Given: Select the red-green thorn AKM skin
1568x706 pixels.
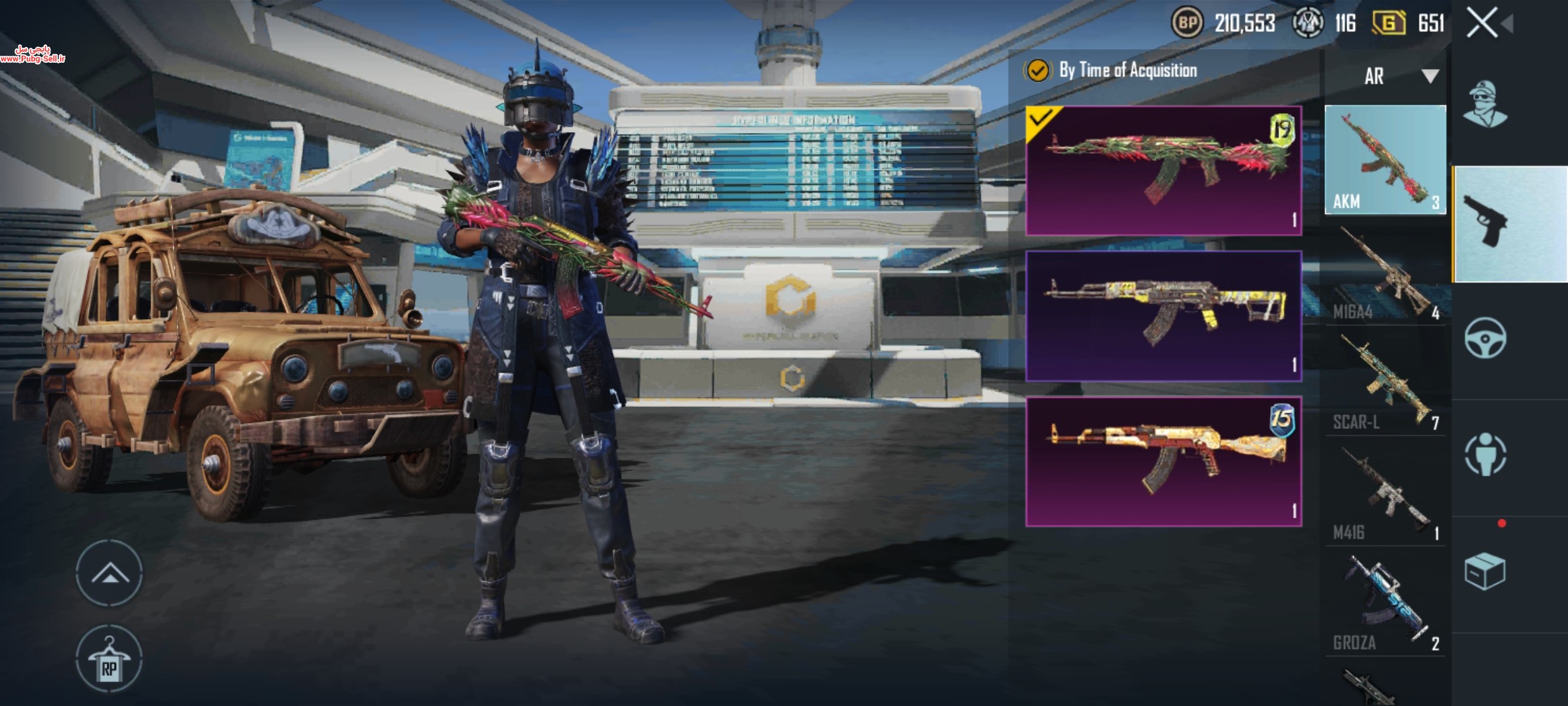Looking at the screenshot, I should click(1164, 171).
